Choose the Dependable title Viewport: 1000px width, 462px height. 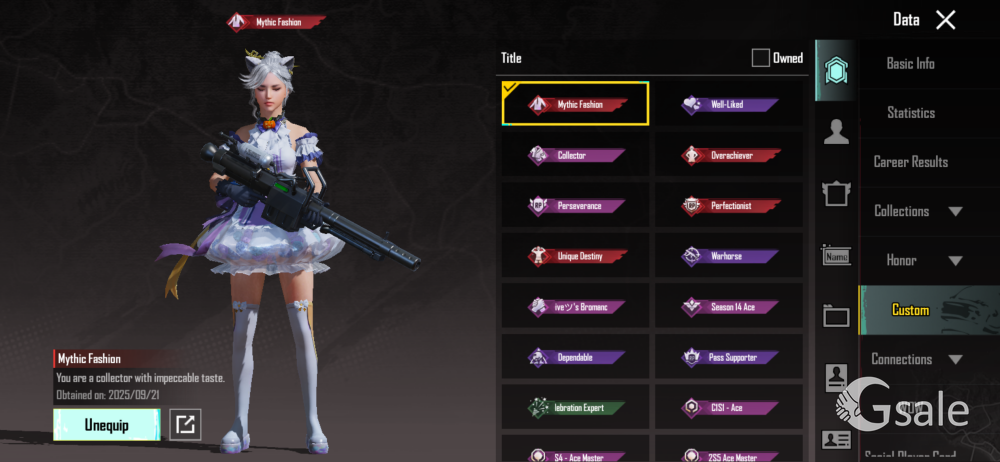click(x=576, y=357)
